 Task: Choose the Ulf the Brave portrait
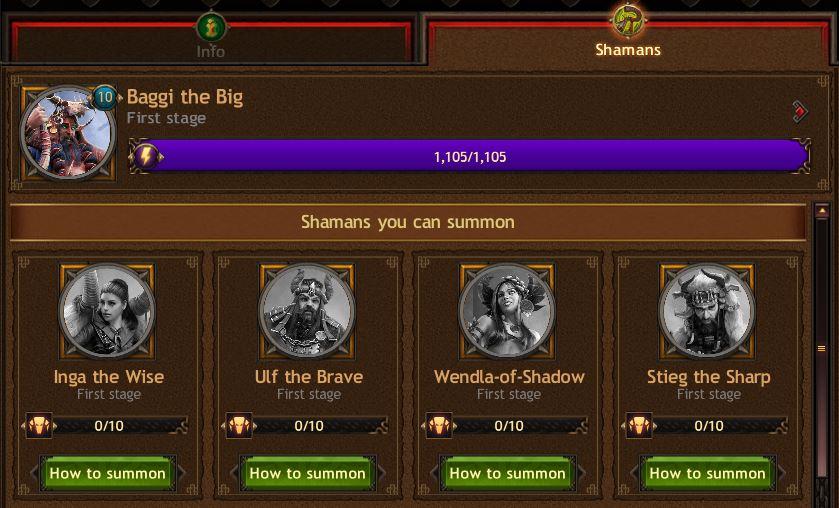click(308, 311)
